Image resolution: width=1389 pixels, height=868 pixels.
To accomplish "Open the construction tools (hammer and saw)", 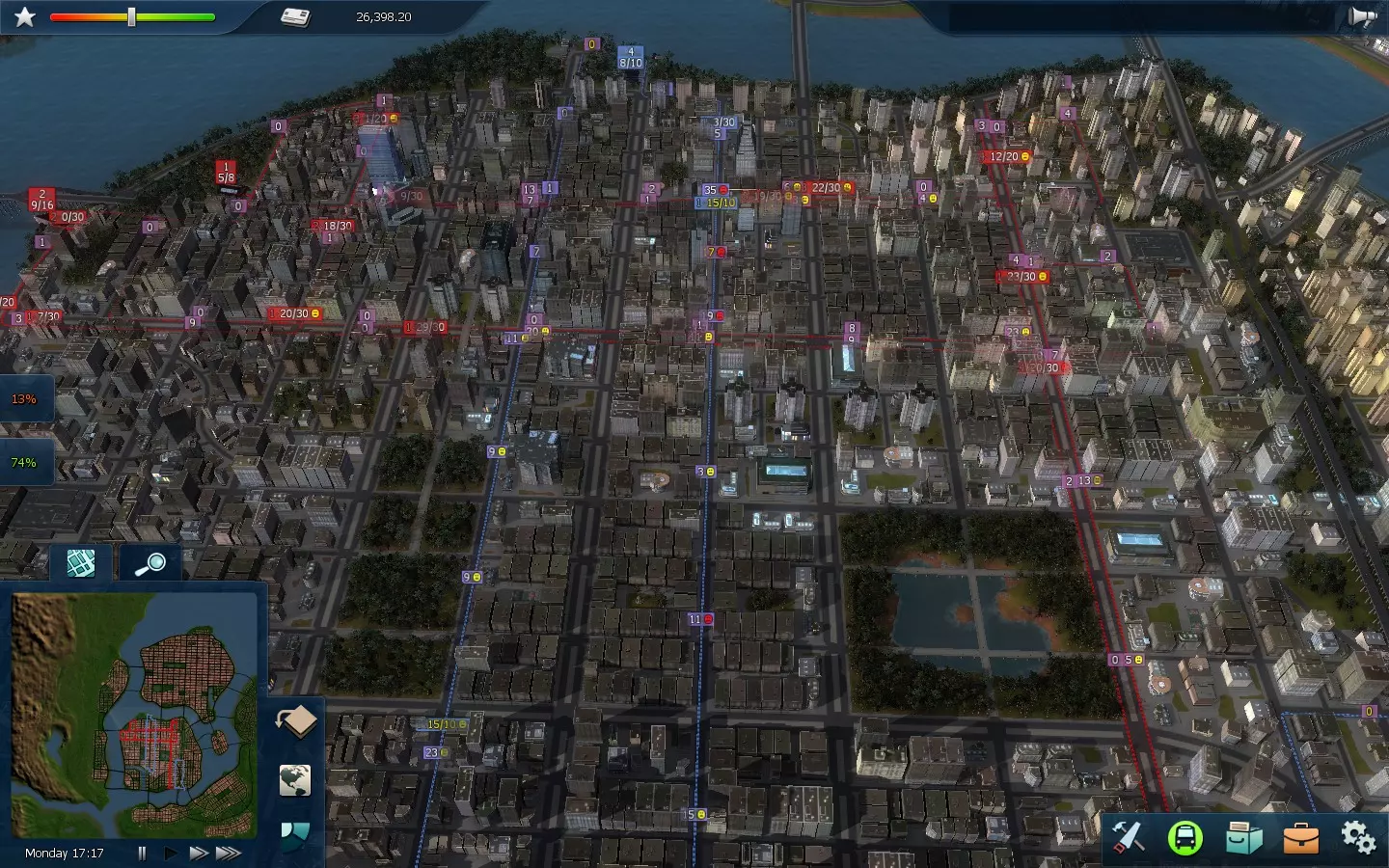I will tap(1128, 837).
